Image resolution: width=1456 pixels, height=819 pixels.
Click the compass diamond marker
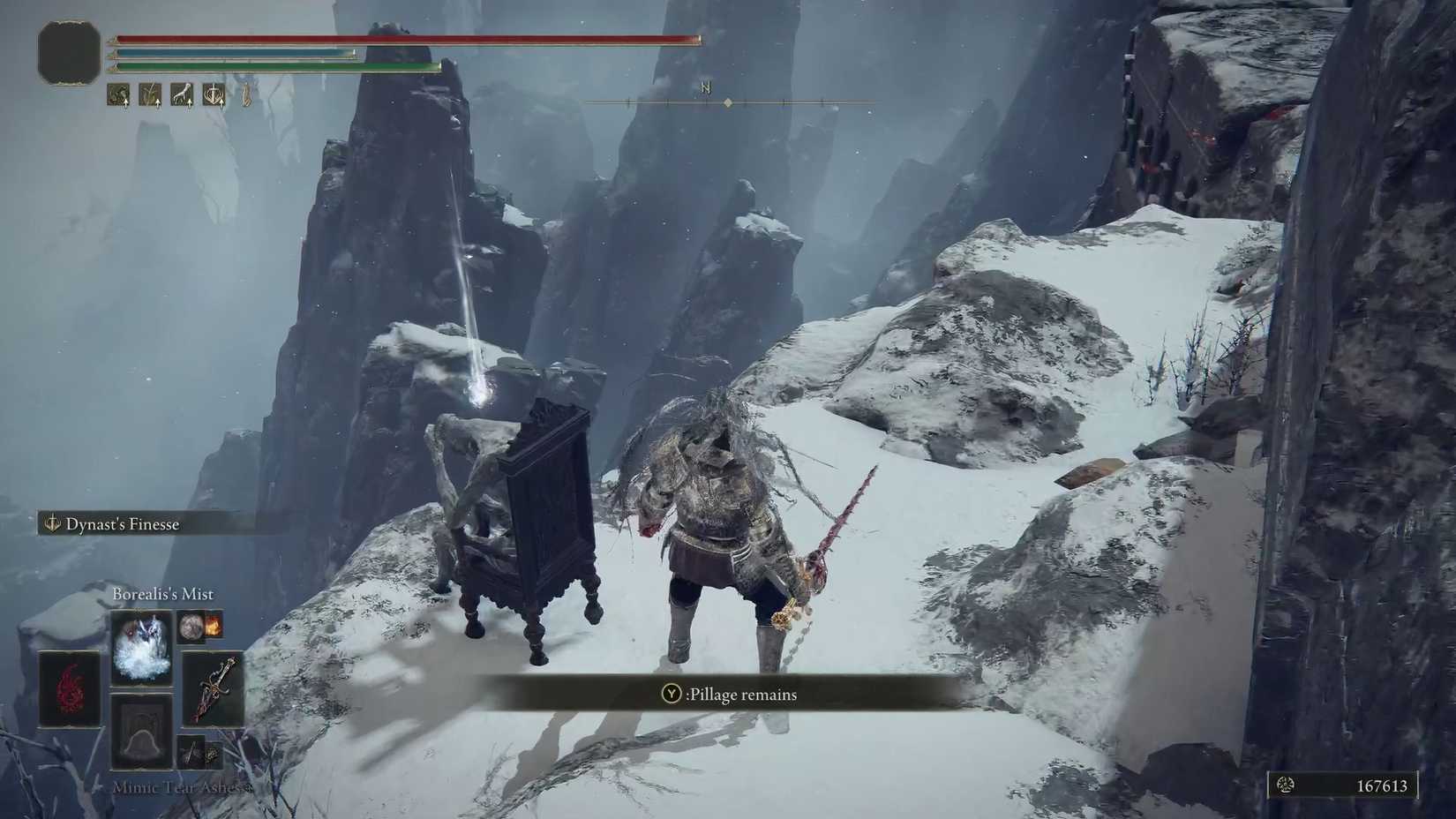pyautogui.click(x=727, y=101)
